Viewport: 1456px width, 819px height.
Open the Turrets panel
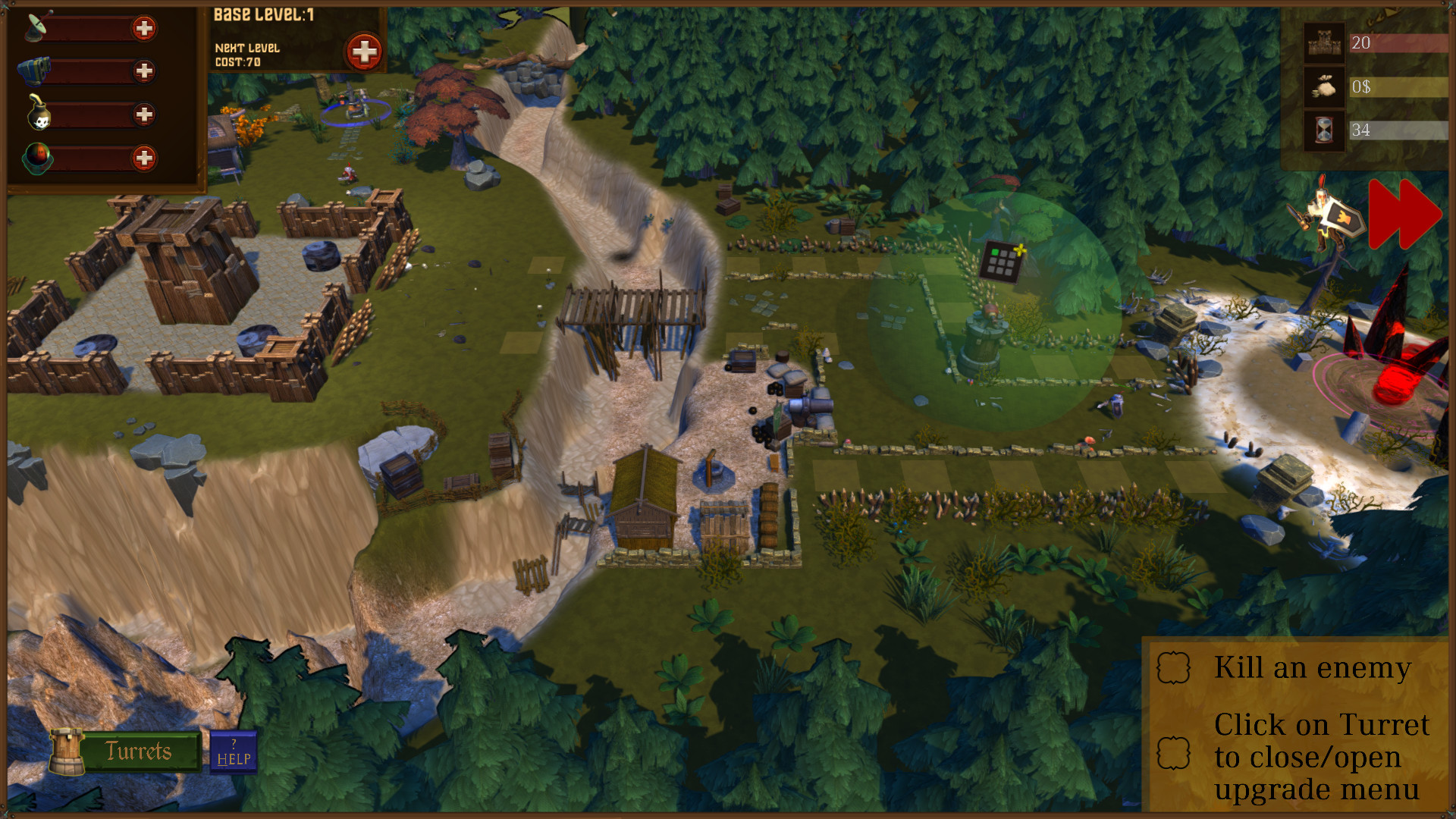140,752
